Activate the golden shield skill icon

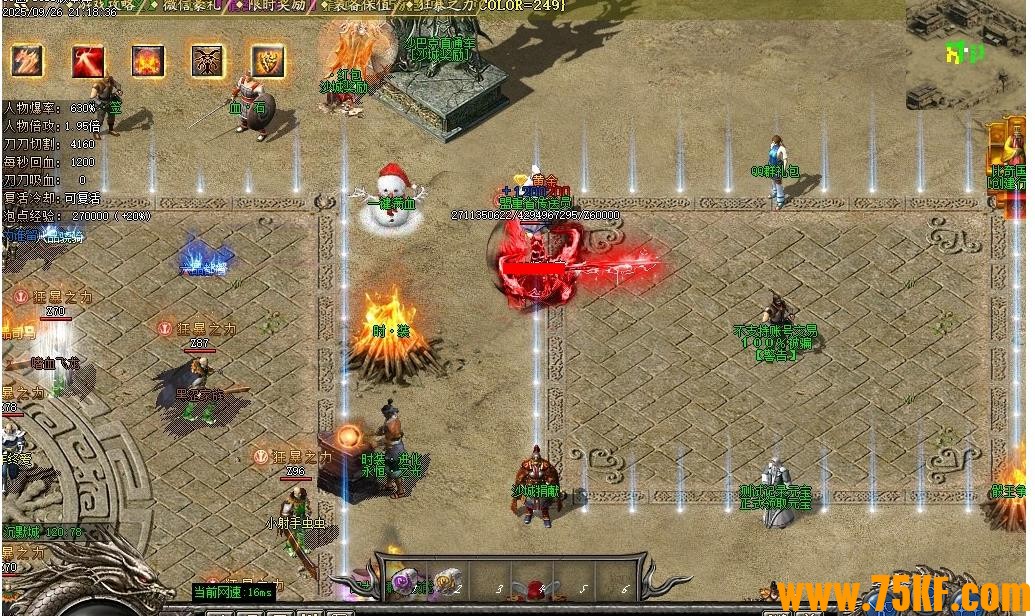(x=267, y=61)
